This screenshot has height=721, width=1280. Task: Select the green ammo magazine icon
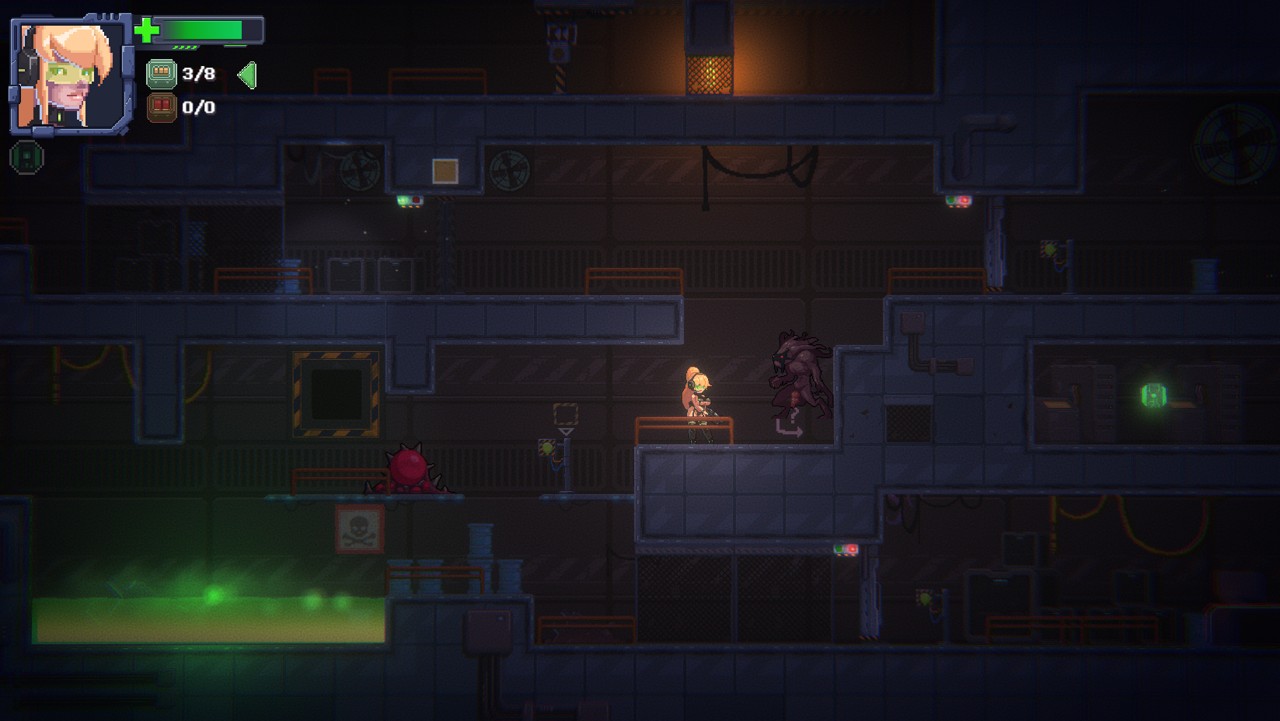(x=161, y=73)
